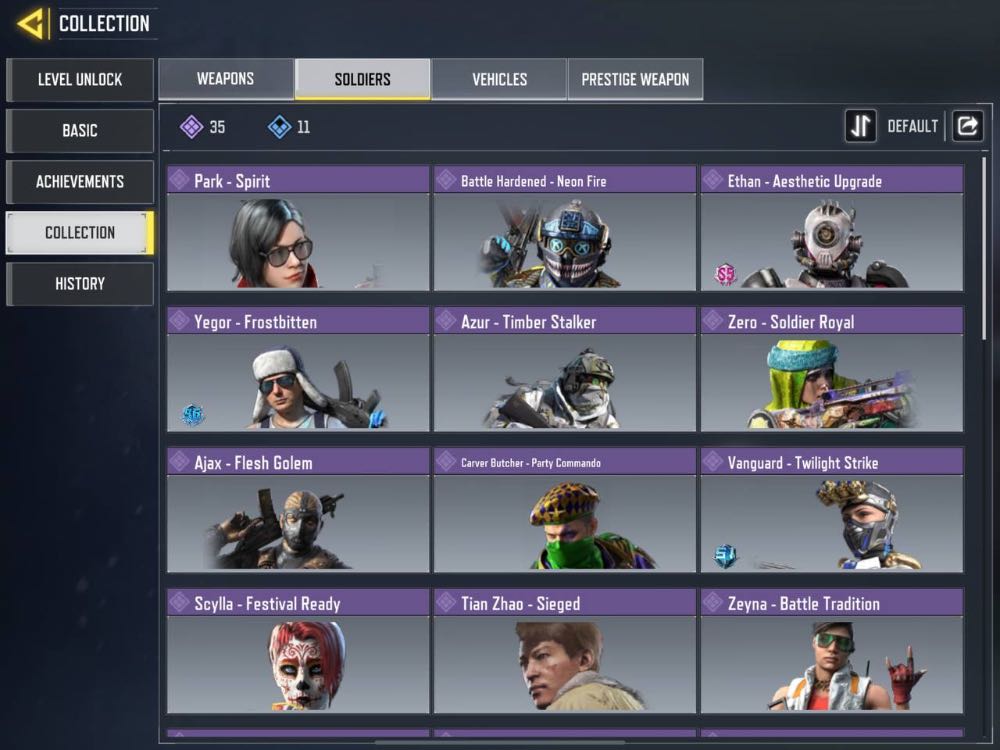Switch to the Weapons tab
The image size is (1000, 750).
coord(226,79)
